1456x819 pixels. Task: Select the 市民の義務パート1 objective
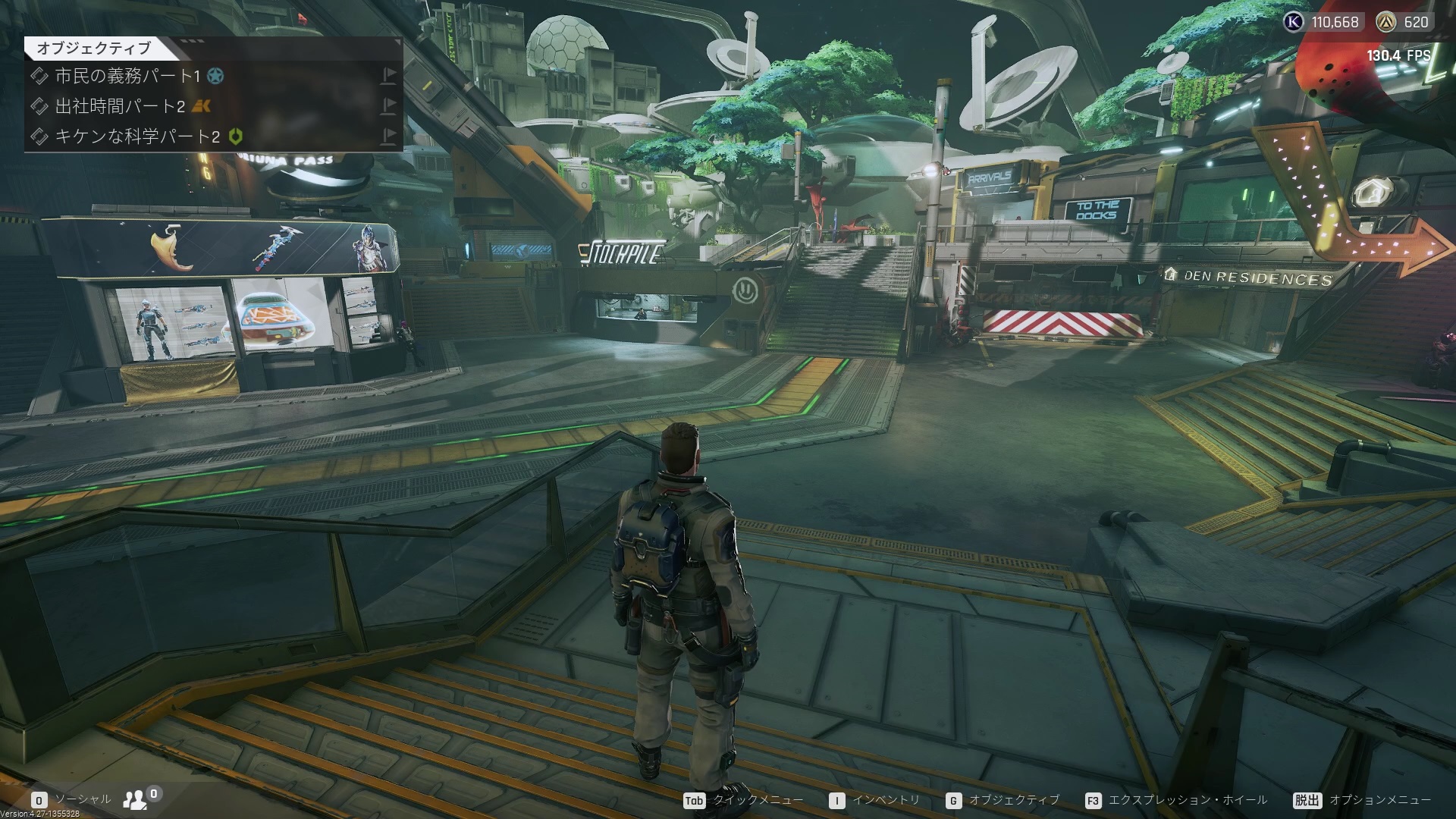click(127, 76)
